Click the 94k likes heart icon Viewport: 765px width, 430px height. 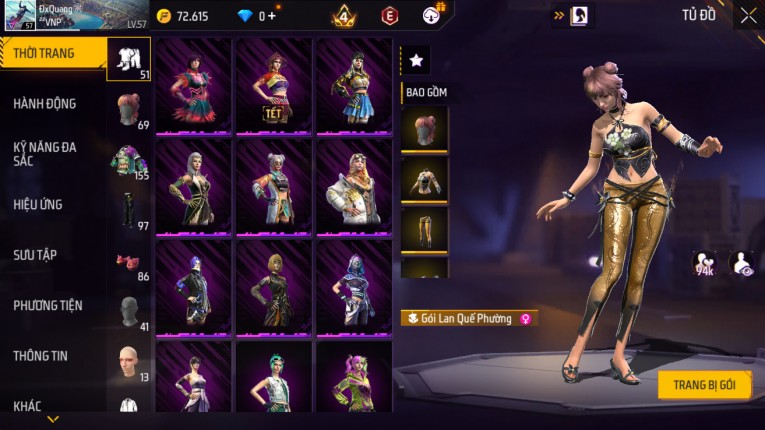(x=704, y=263)
